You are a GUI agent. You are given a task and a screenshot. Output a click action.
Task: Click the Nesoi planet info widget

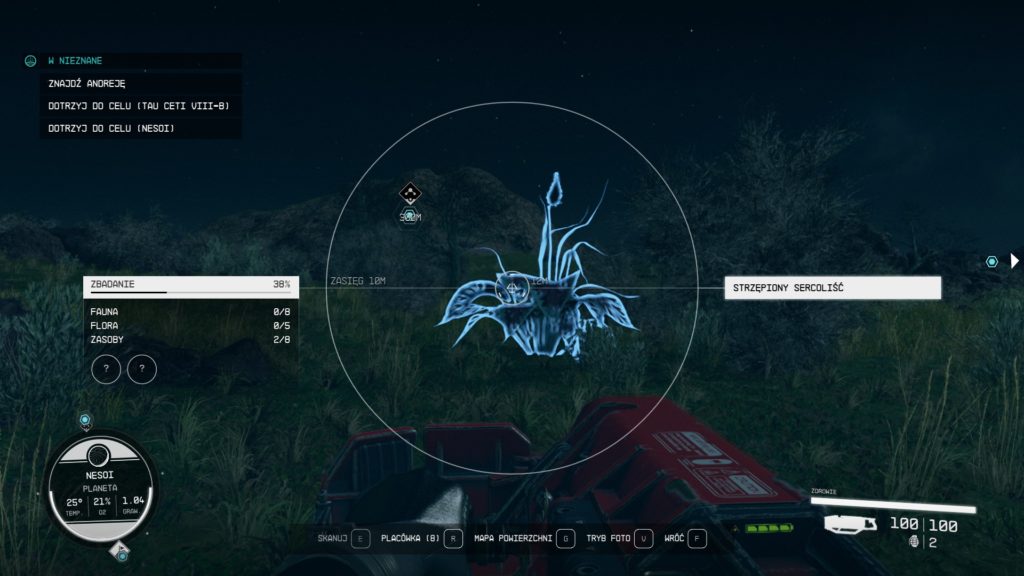tap(98, 483)
